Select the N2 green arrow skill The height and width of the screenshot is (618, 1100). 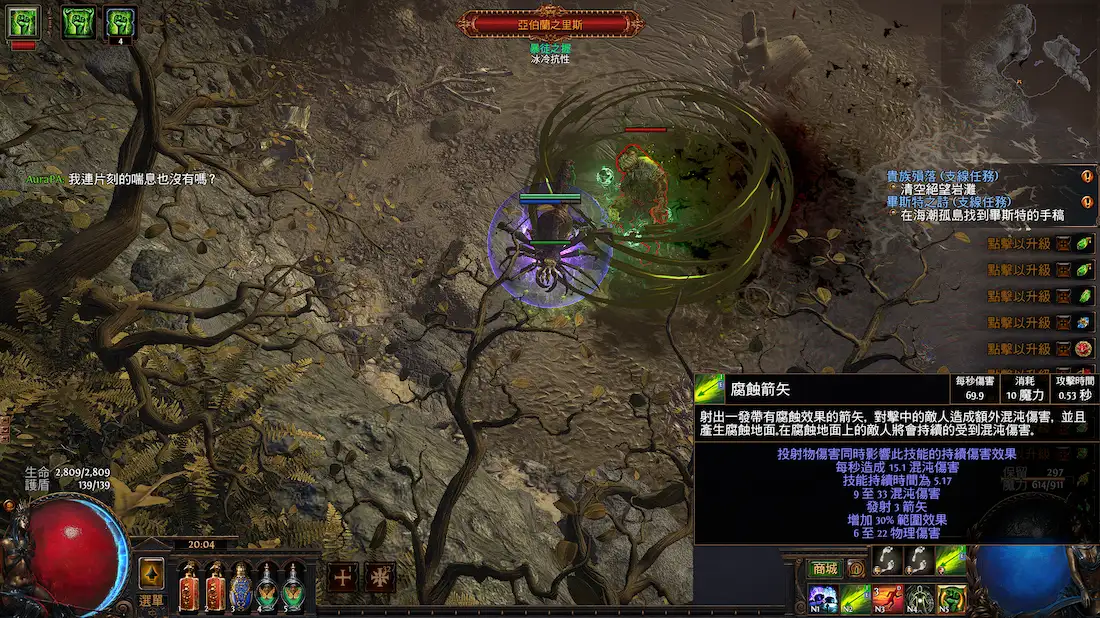(x=855, y=598)
